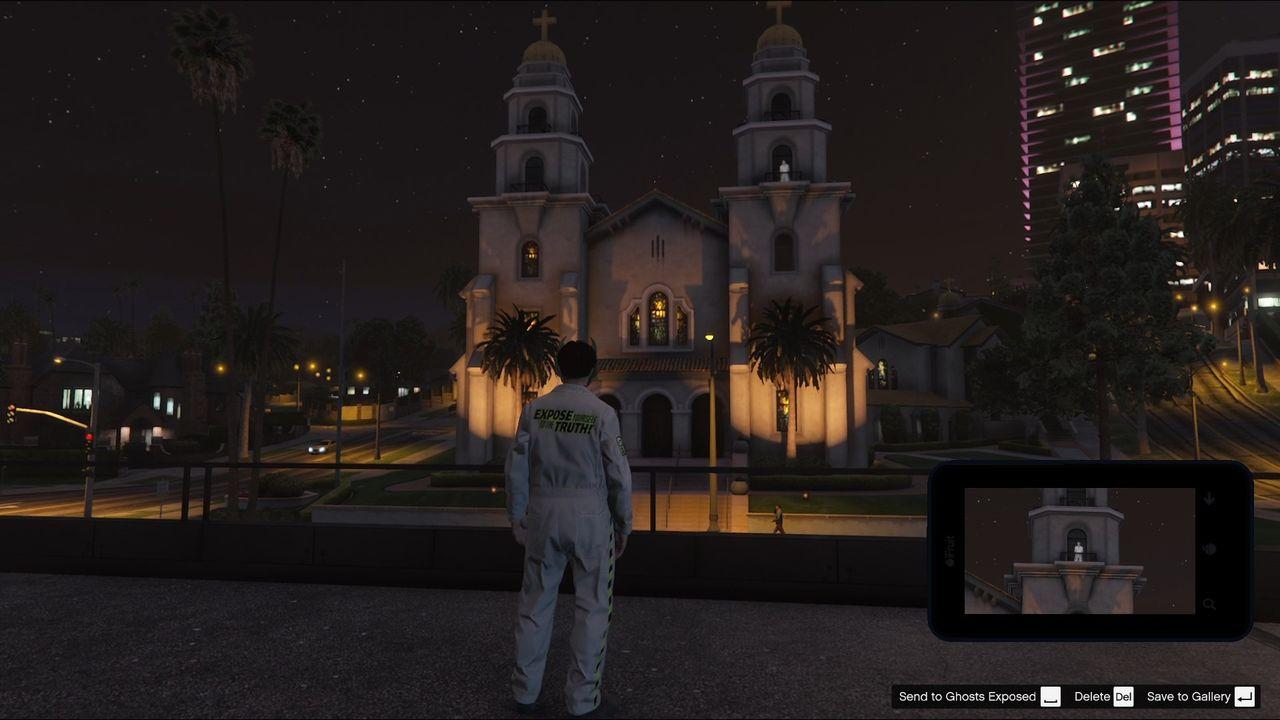Choose the Delete option in the bottom bar

(x=1093, y=697)
